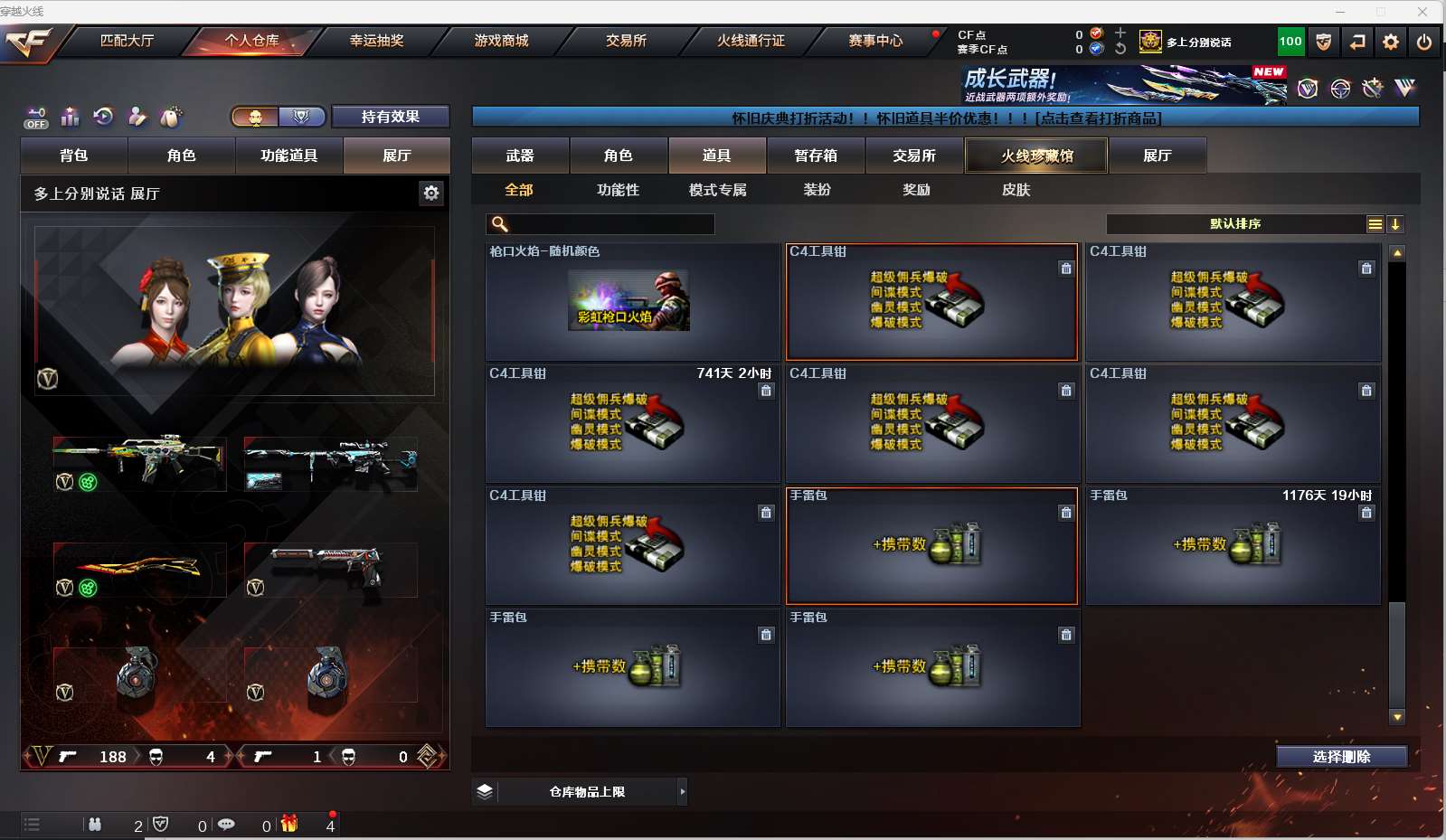Click the 持有效果 owned effects button

390,117
